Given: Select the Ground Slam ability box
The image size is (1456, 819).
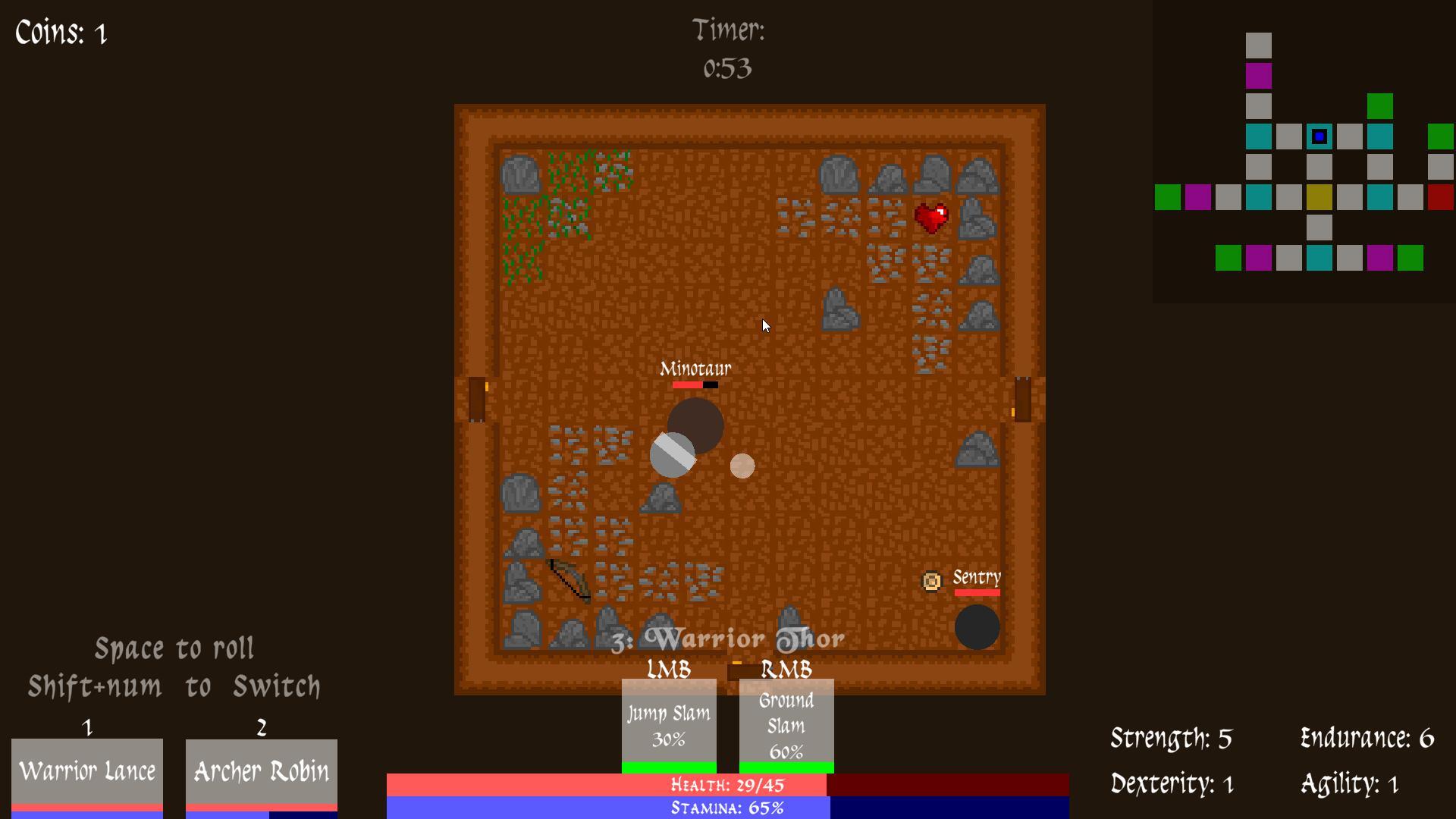Looking at the screenshot, I should point(786,720).
